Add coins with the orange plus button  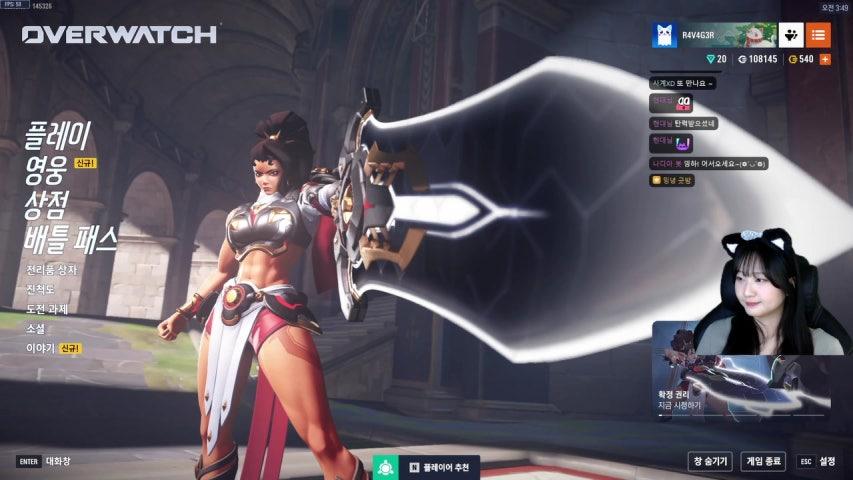(825, 60)
